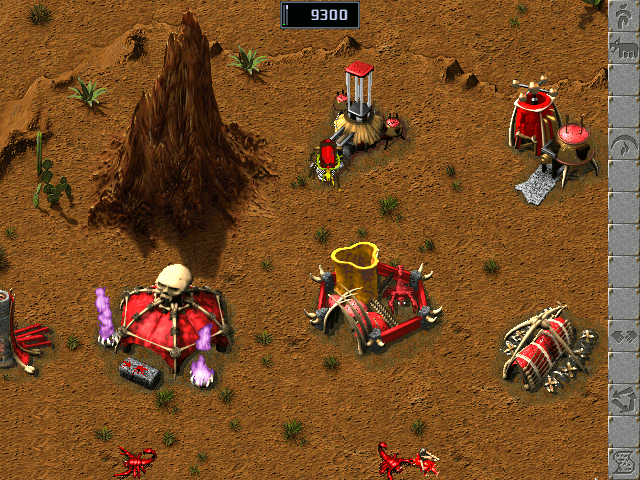Image resolution: width=640 pixels, height=480 pixels.
Task: Choose the circular arrows sidebar button
Action: (622, 404)
